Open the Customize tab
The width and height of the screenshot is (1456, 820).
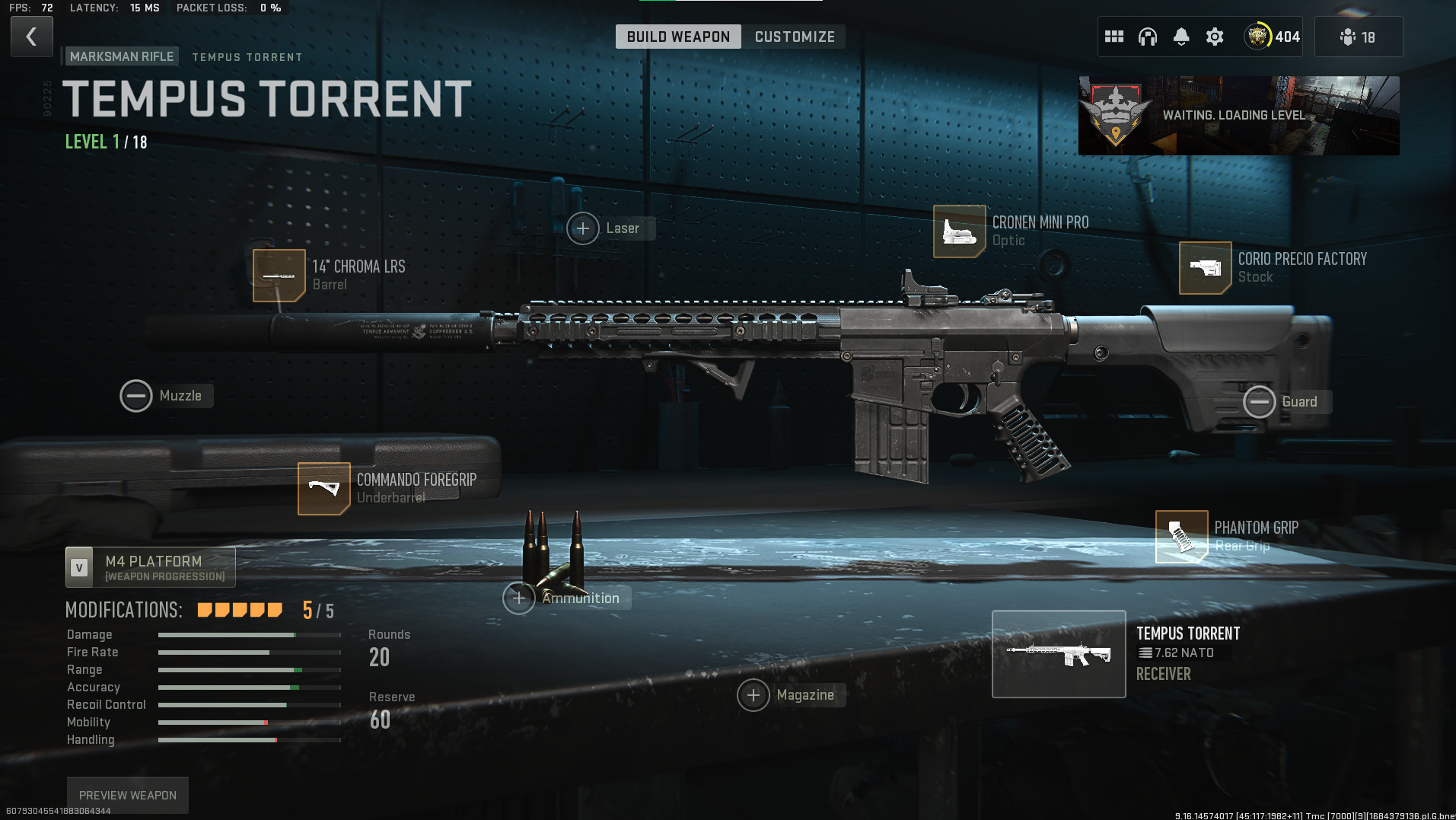pos(795,37)
